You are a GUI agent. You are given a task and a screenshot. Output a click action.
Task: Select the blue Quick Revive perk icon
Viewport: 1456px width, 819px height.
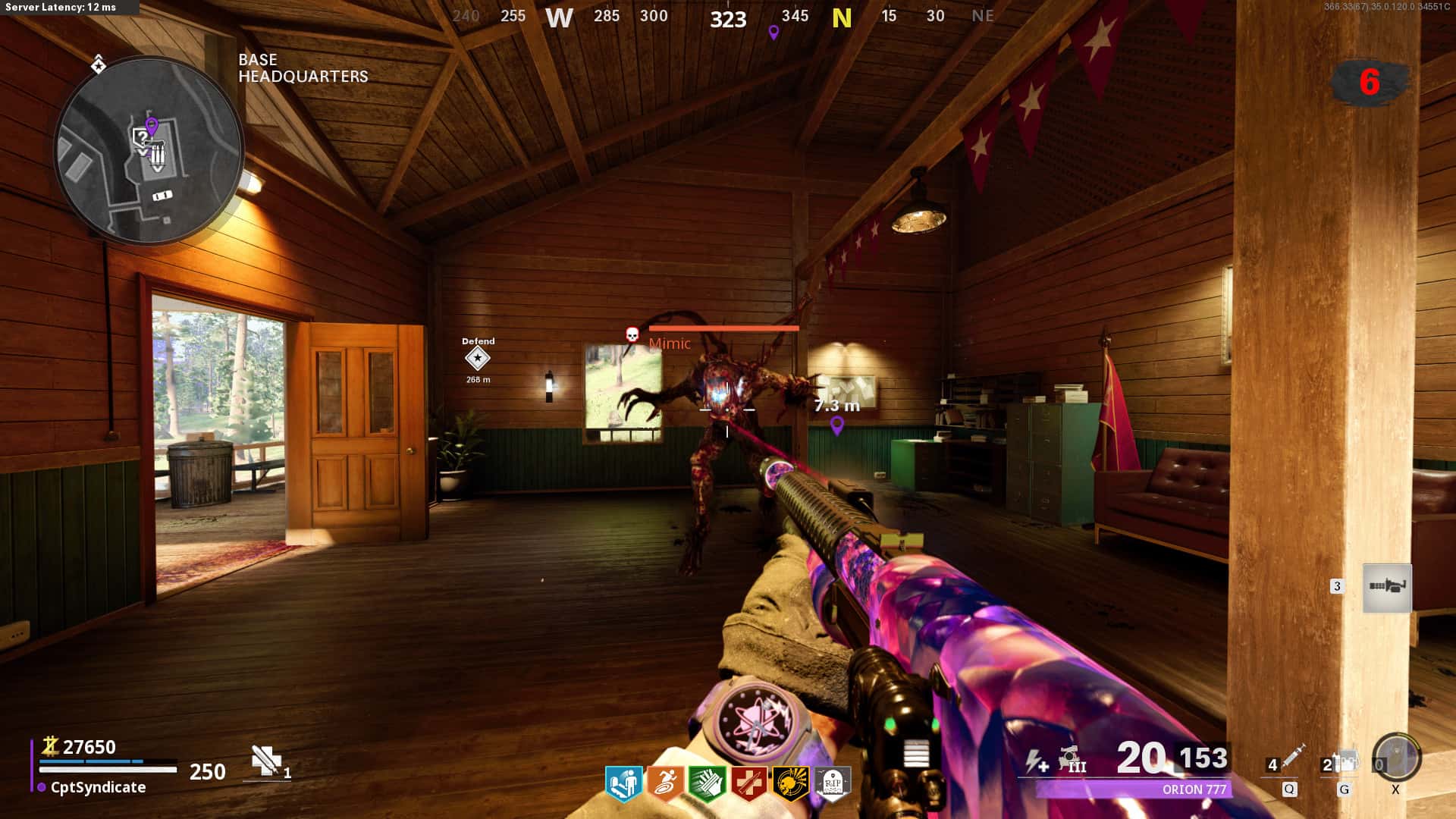click(623, 783)
